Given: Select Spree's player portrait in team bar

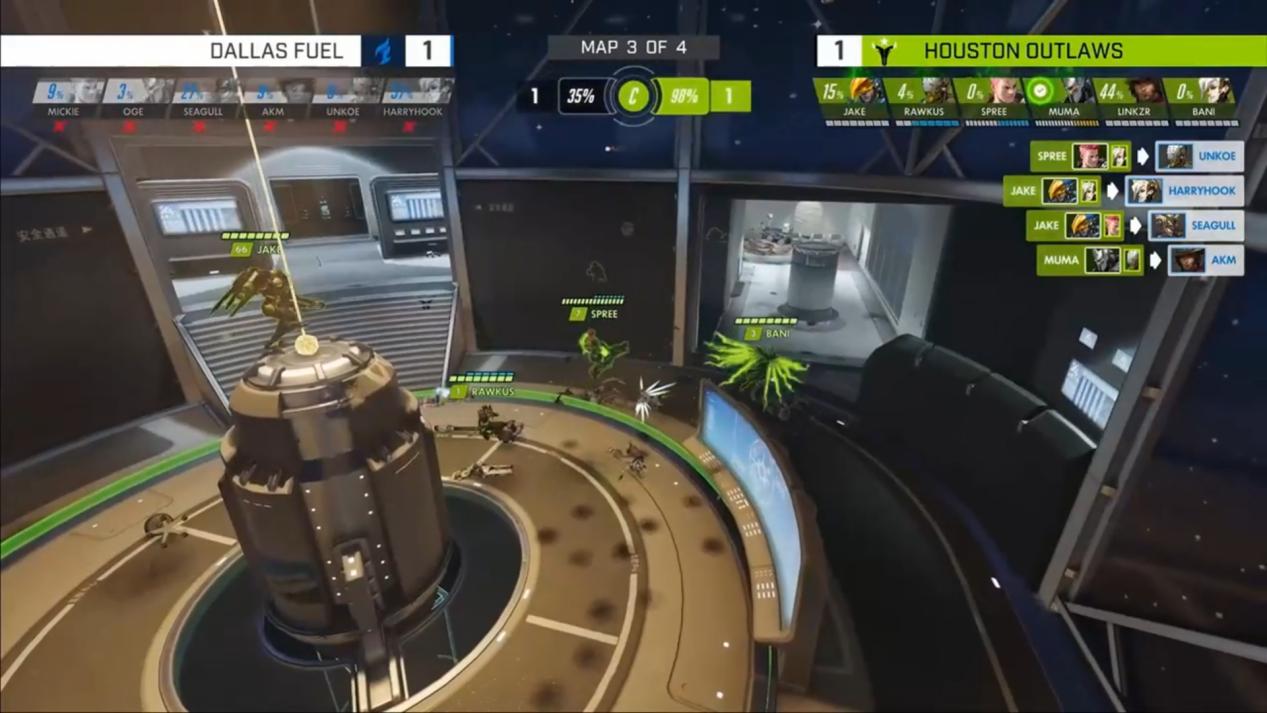Looking at the screenshot, I should tap(1006, 92).
